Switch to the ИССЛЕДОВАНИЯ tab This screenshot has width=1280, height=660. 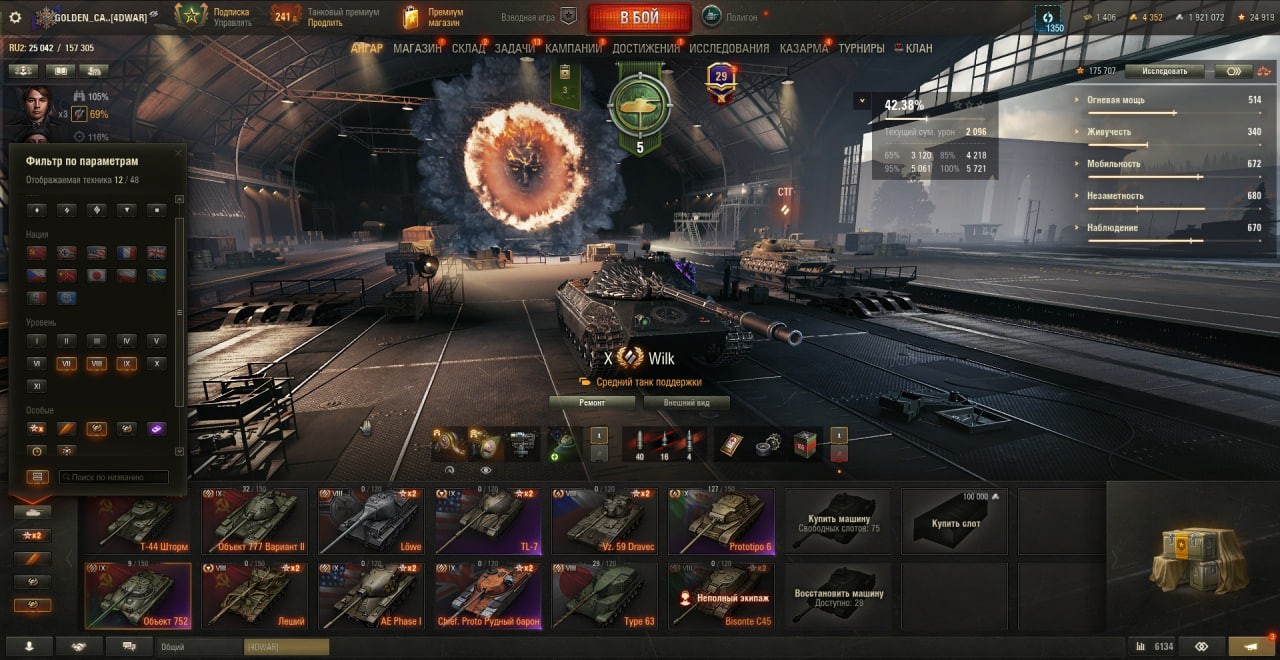point(729,48)
